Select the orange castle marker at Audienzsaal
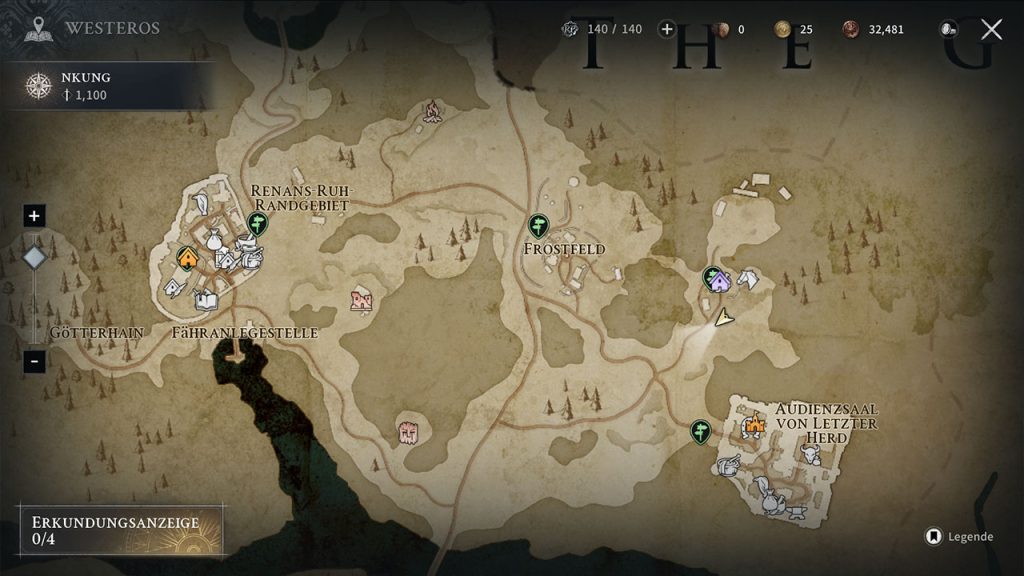This screenshot has width=1024, height=576. (x=753, y=426)
